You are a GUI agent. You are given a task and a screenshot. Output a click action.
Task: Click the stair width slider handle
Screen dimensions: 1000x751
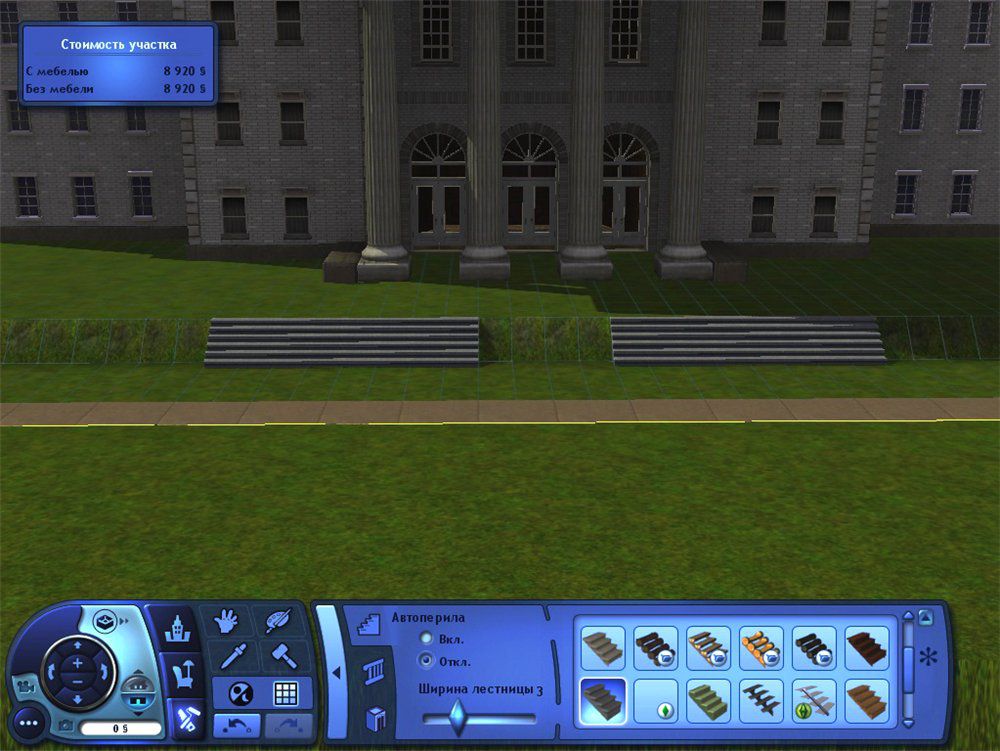(x=457, y=717)
